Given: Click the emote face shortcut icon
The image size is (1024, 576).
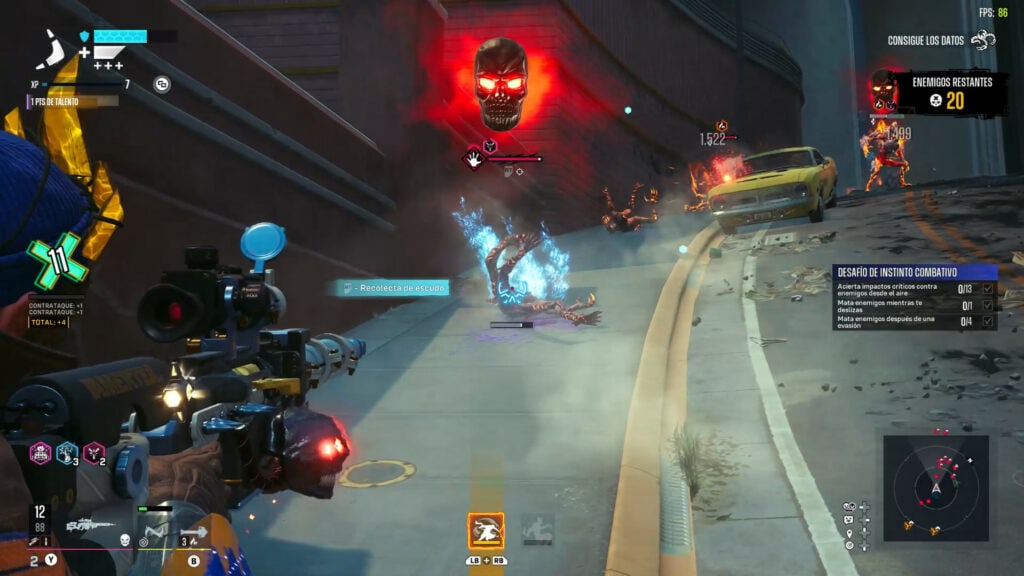Looking at the screenshot, I should 849,519.
